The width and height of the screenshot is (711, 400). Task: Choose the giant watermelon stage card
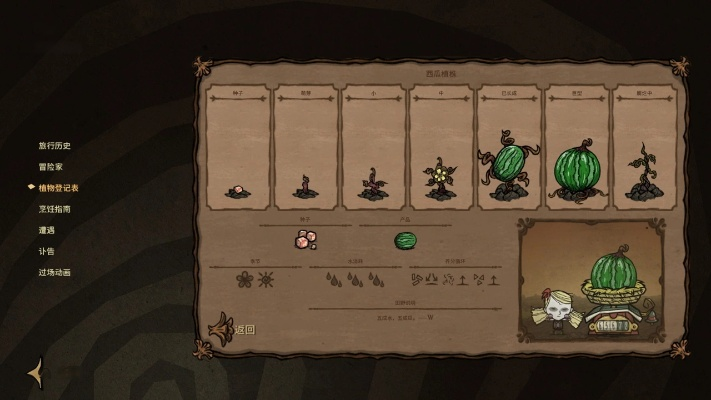576,147
